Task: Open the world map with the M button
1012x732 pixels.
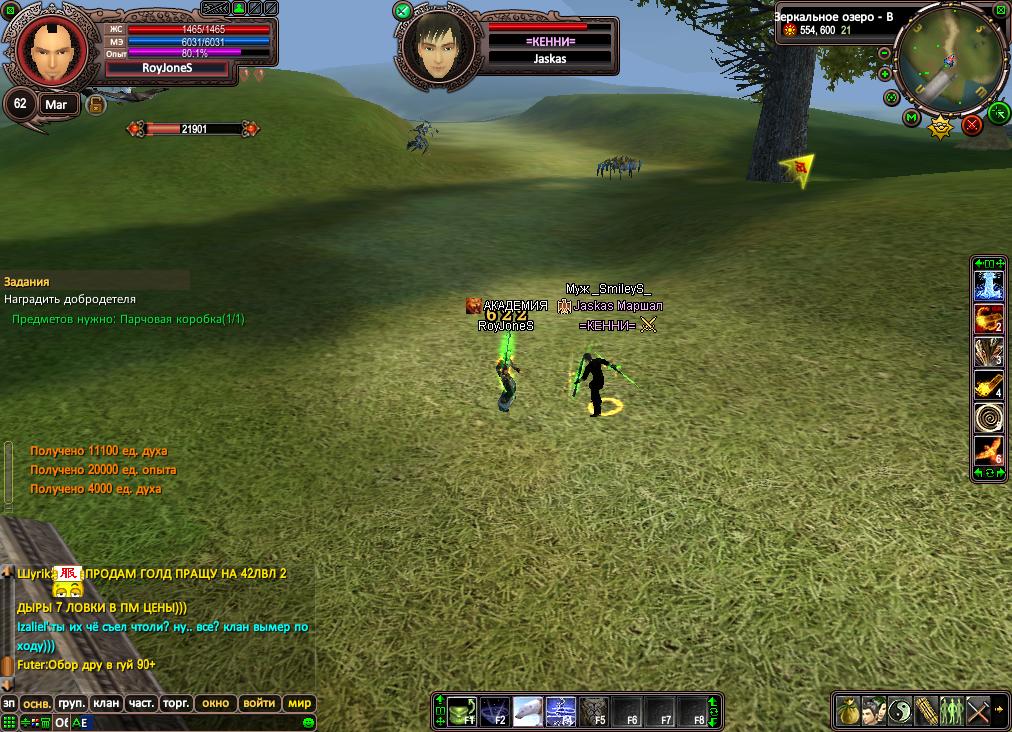Action: point(911,118)
